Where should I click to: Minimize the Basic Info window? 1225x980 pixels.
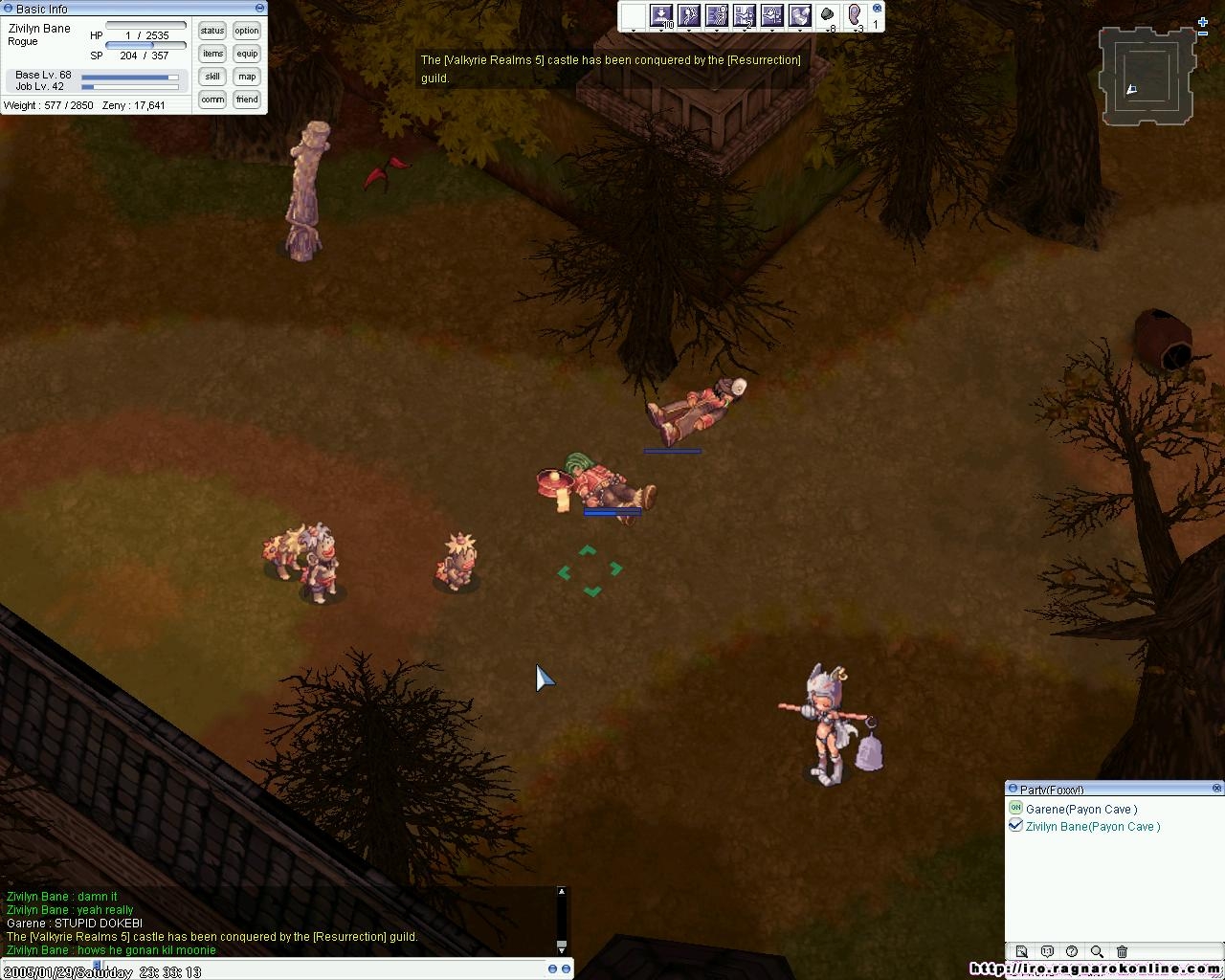[x=259, y=8]
